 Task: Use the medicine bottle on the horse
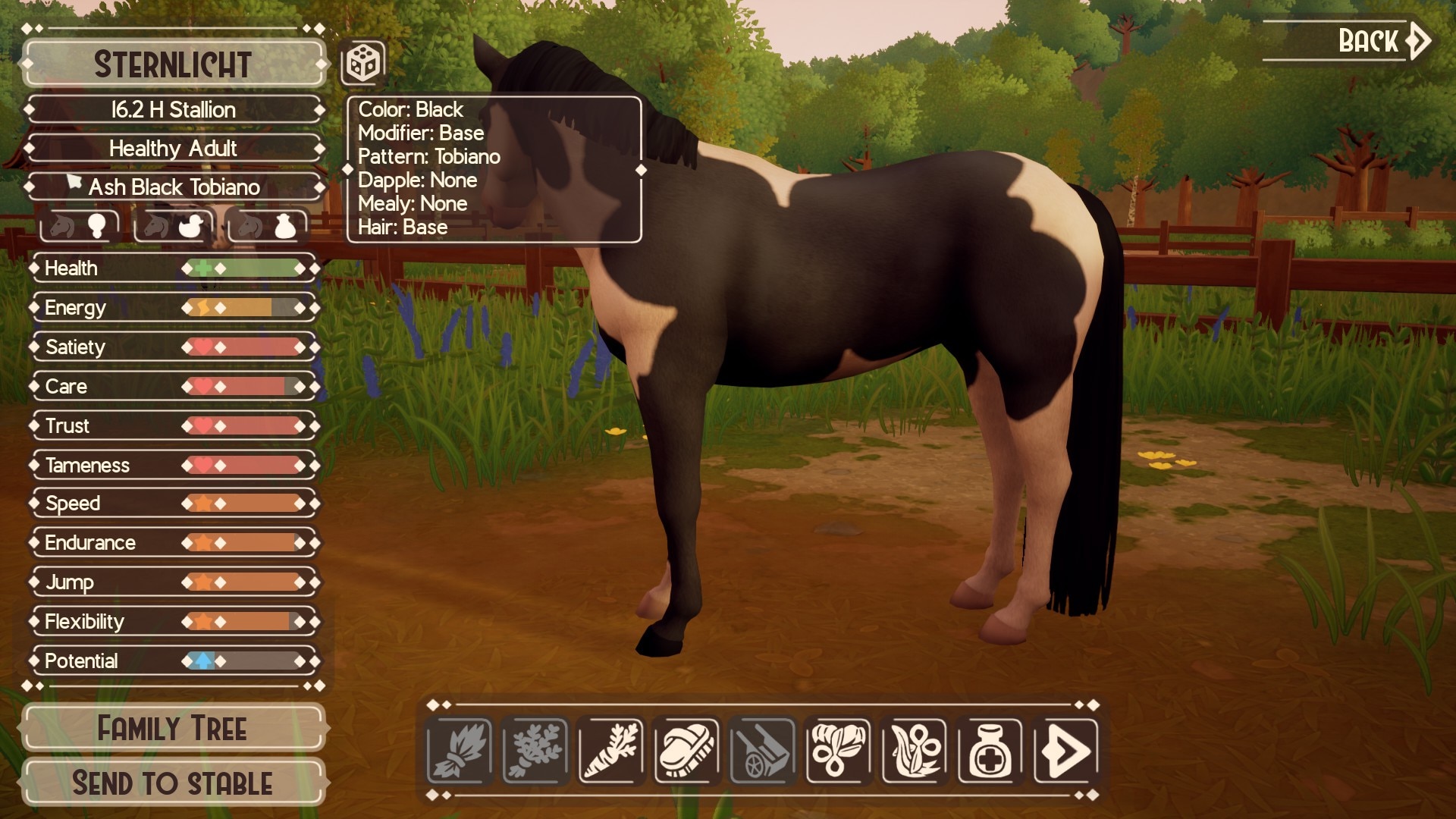click(x=990, y=751)
